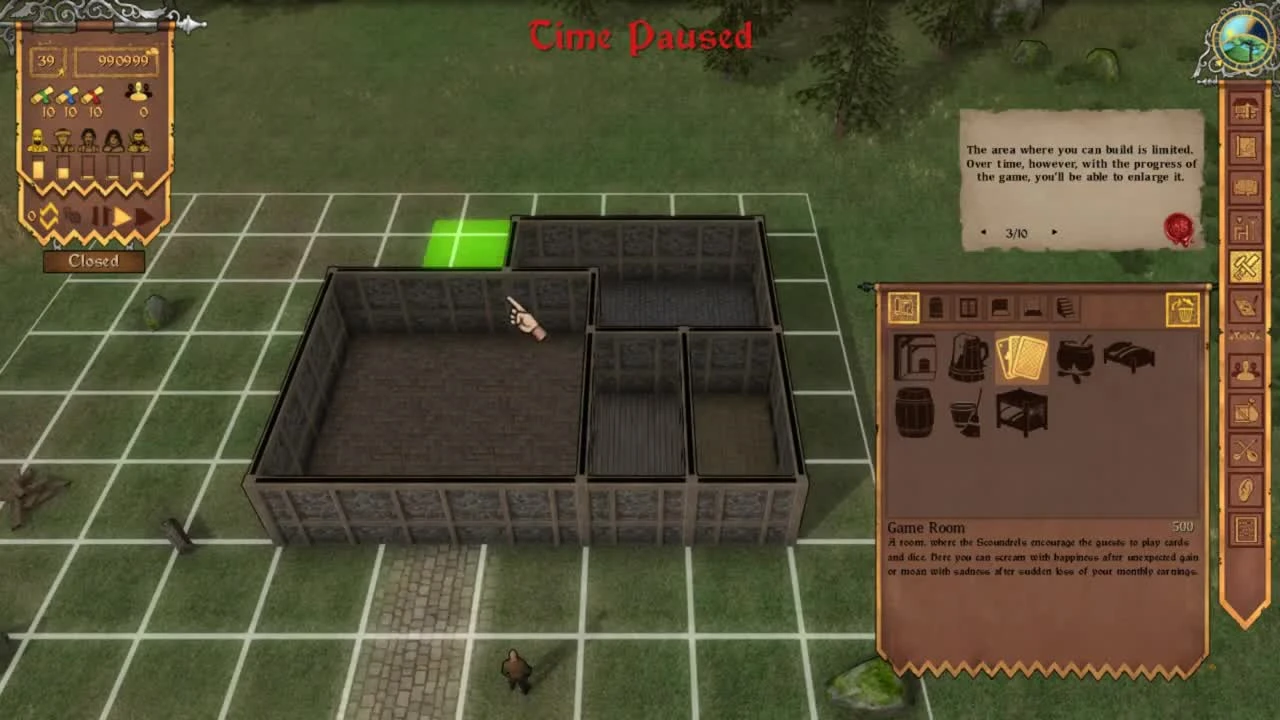The width and height of the screenshot is (1280, 720).
Task: Open the hammer build tool in right sidebar
Action: point(1246,265)
